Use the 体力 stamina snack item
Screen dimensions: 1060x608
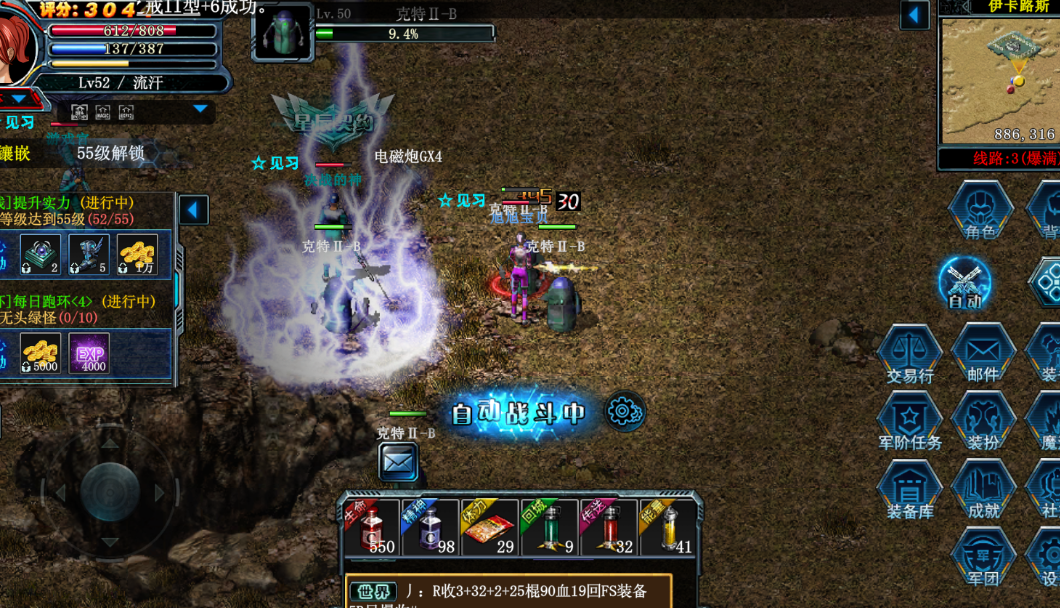pyautogui.click(x=490, y=527)
